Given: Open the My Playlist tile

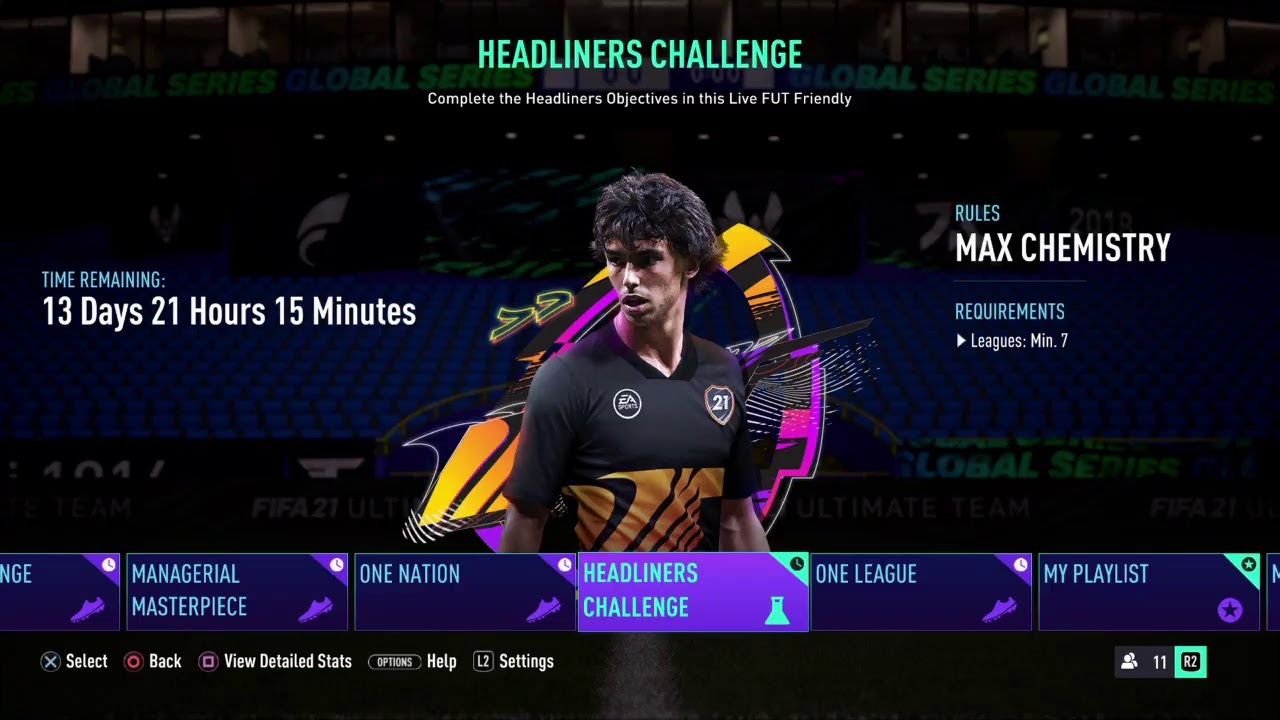Looking at the screenshot, I should pos(1148,592).
